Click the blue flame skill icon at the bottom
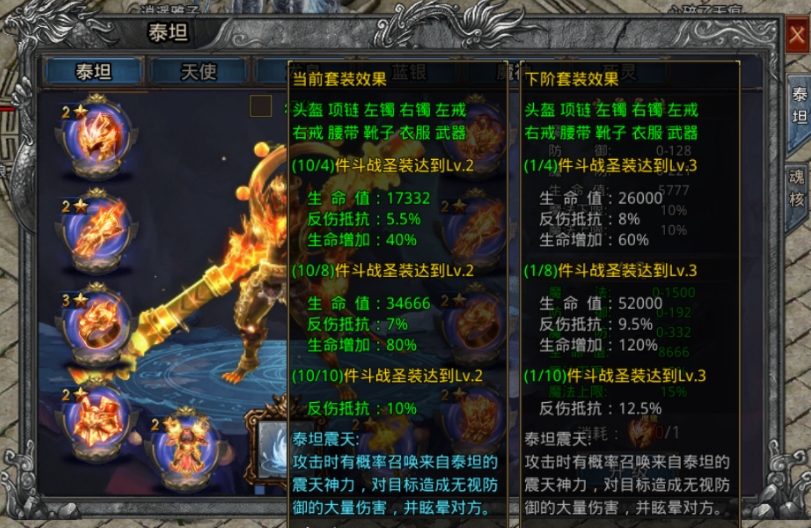 coord(272,443)
